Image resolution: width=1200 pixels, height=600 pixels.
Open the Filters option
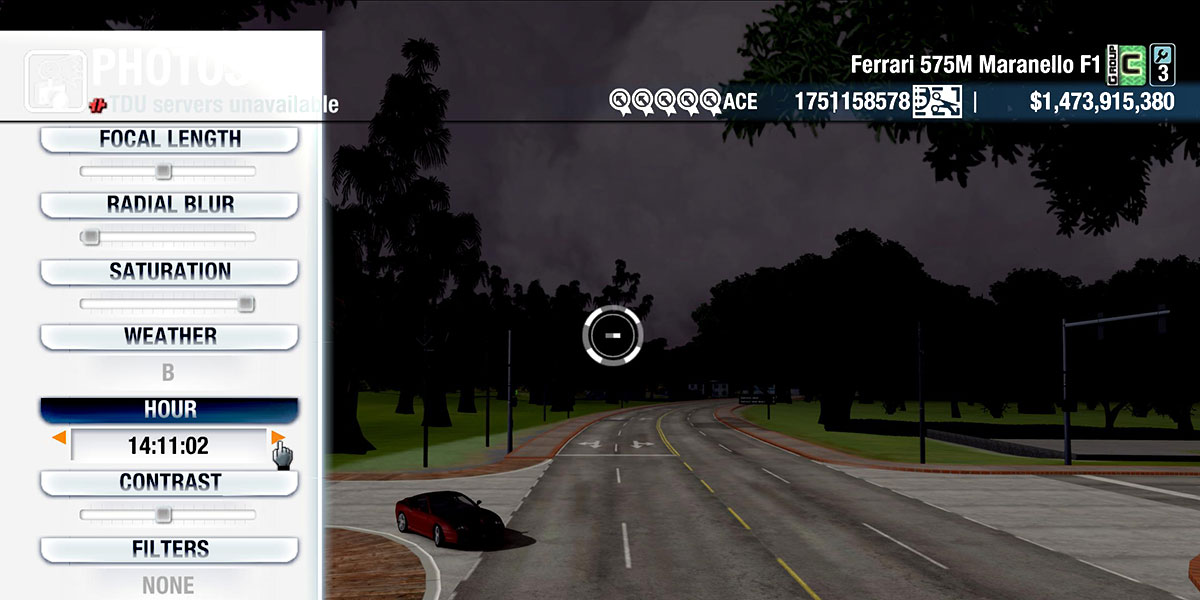click(x=169, y=549)
